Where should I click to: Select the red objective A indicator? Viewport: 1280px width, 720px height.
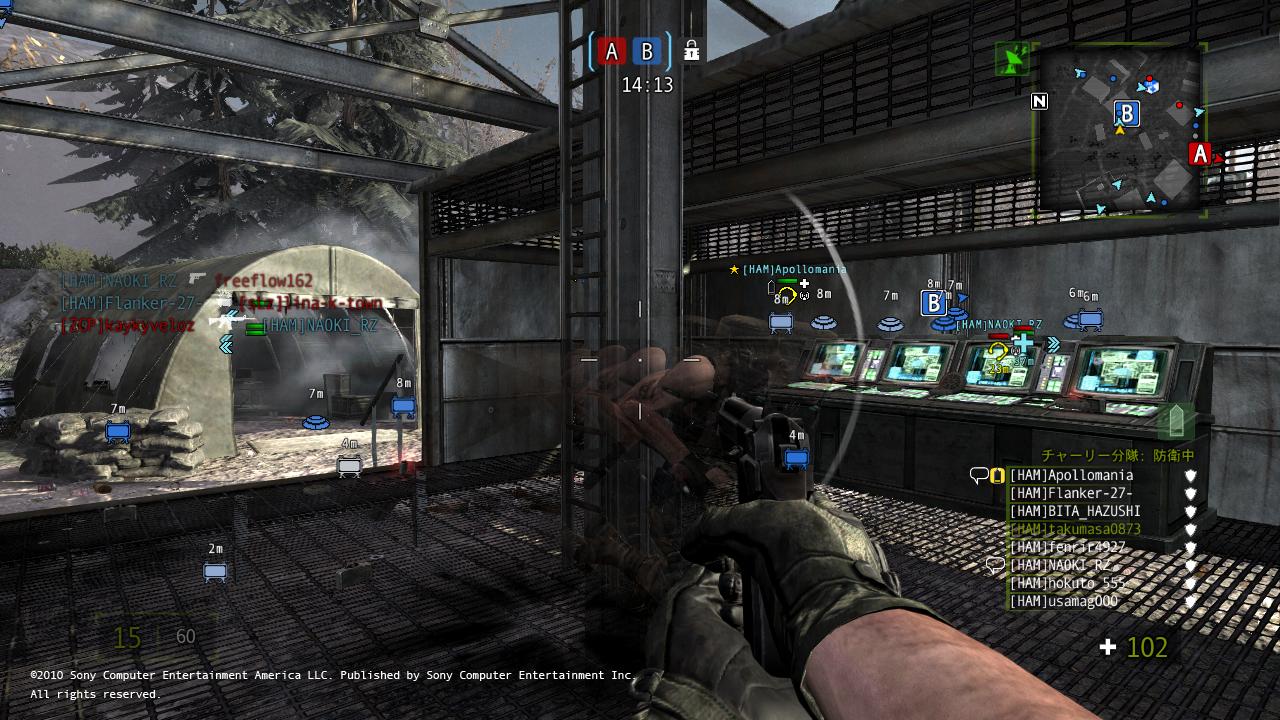point(612,51)
